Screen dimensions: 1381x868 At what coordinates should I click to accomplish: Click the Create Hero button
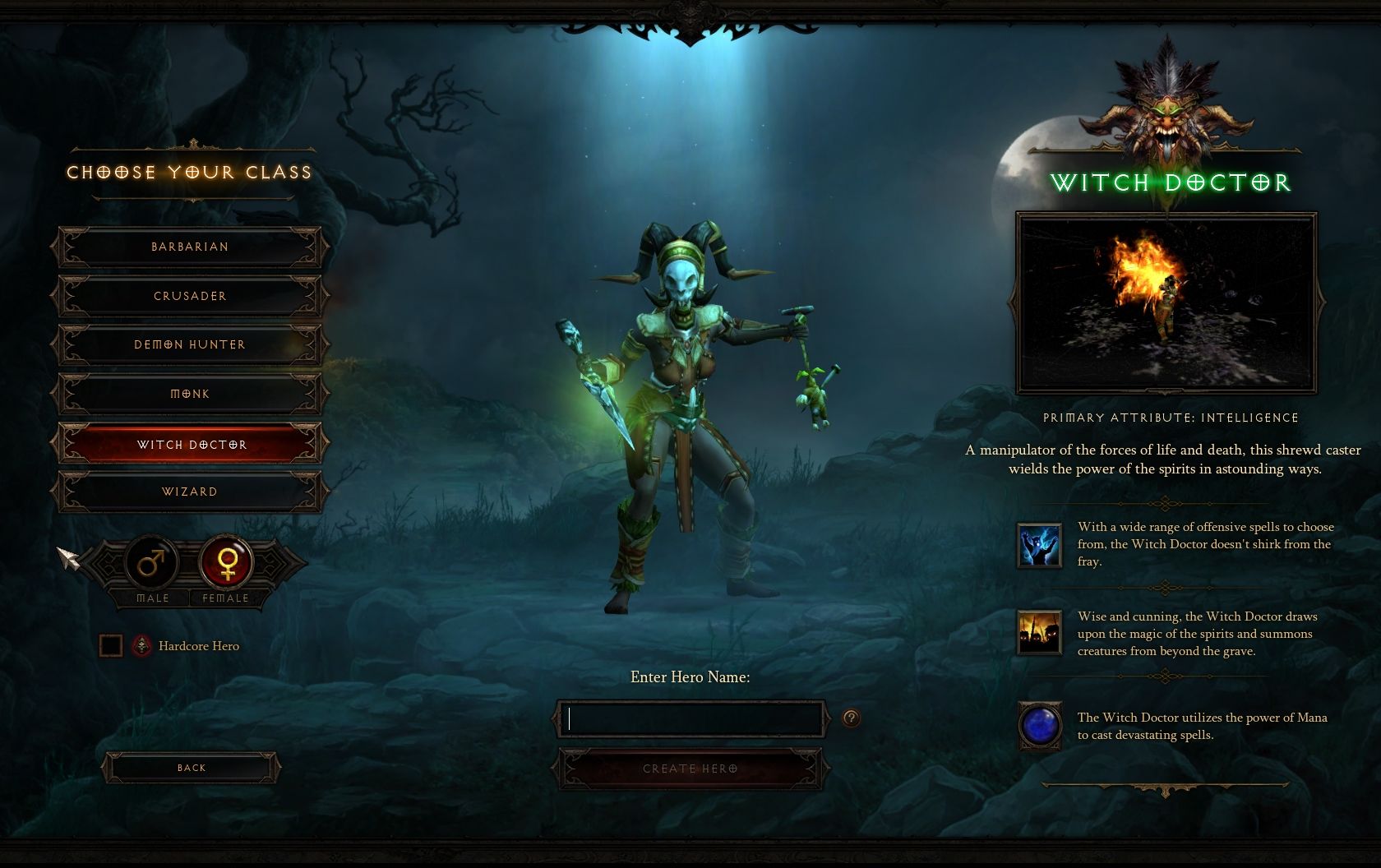click(690, 769)
